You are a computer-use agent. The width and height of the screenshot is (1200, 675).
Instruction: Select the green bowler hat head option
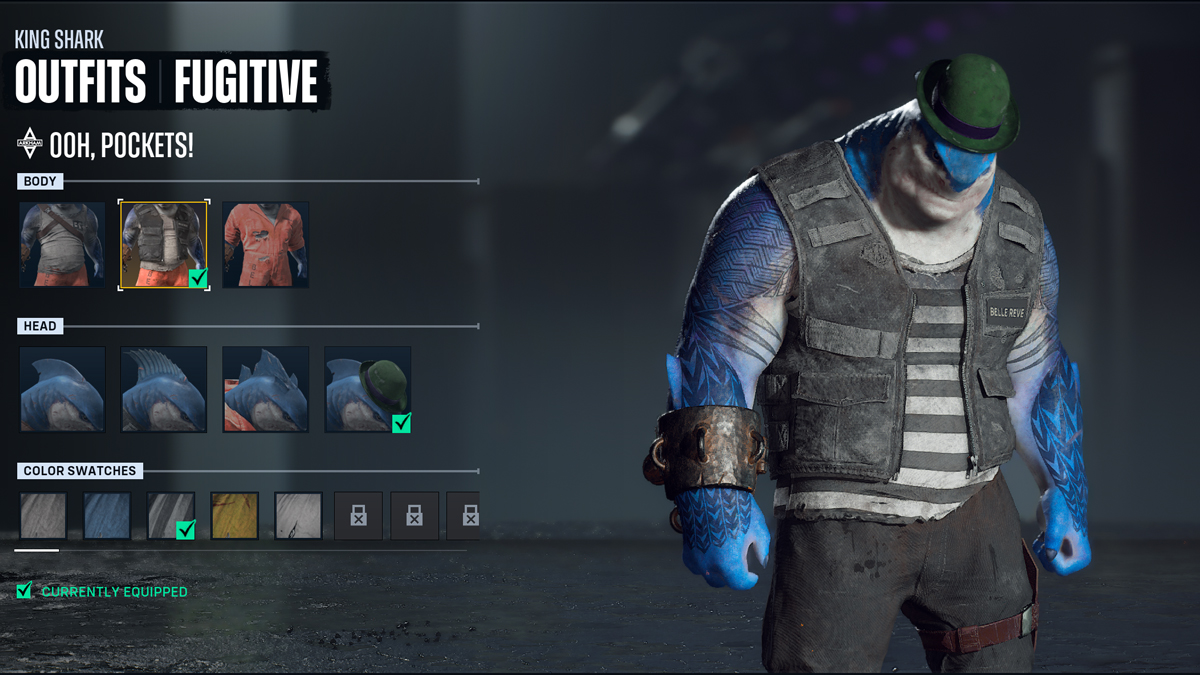367,389
